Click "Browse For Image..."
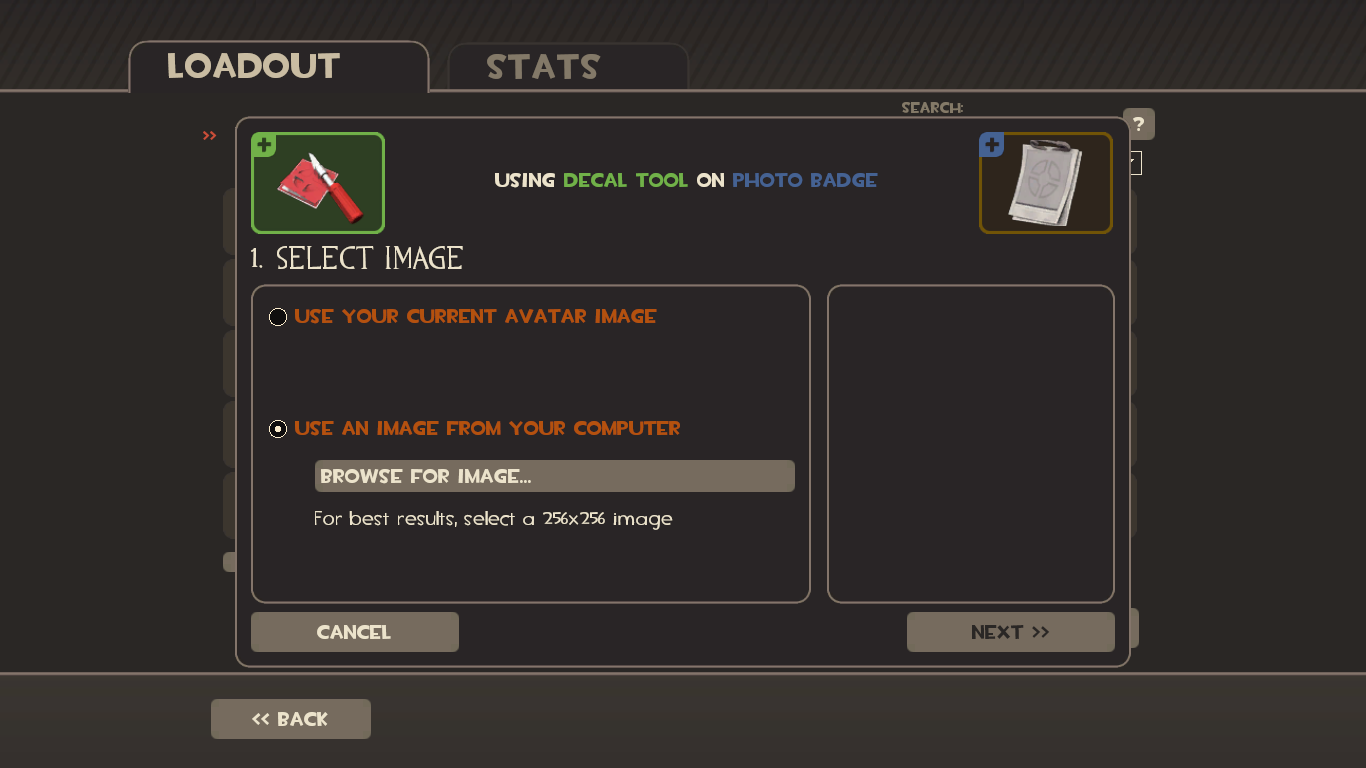Screen dimensions: 1366x768 tap(554, 475)
